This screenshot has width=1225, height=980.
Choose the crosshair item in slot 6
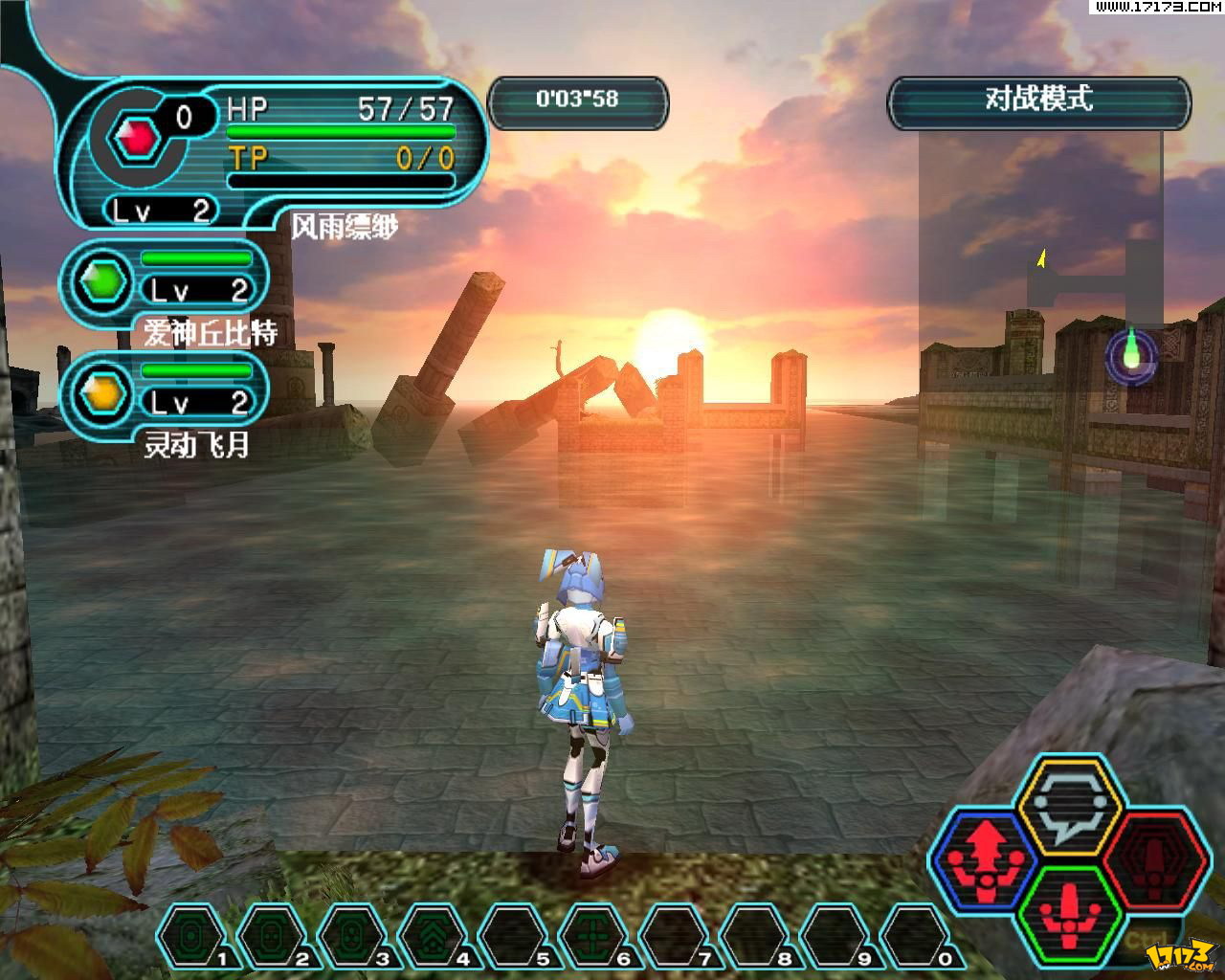595,936
